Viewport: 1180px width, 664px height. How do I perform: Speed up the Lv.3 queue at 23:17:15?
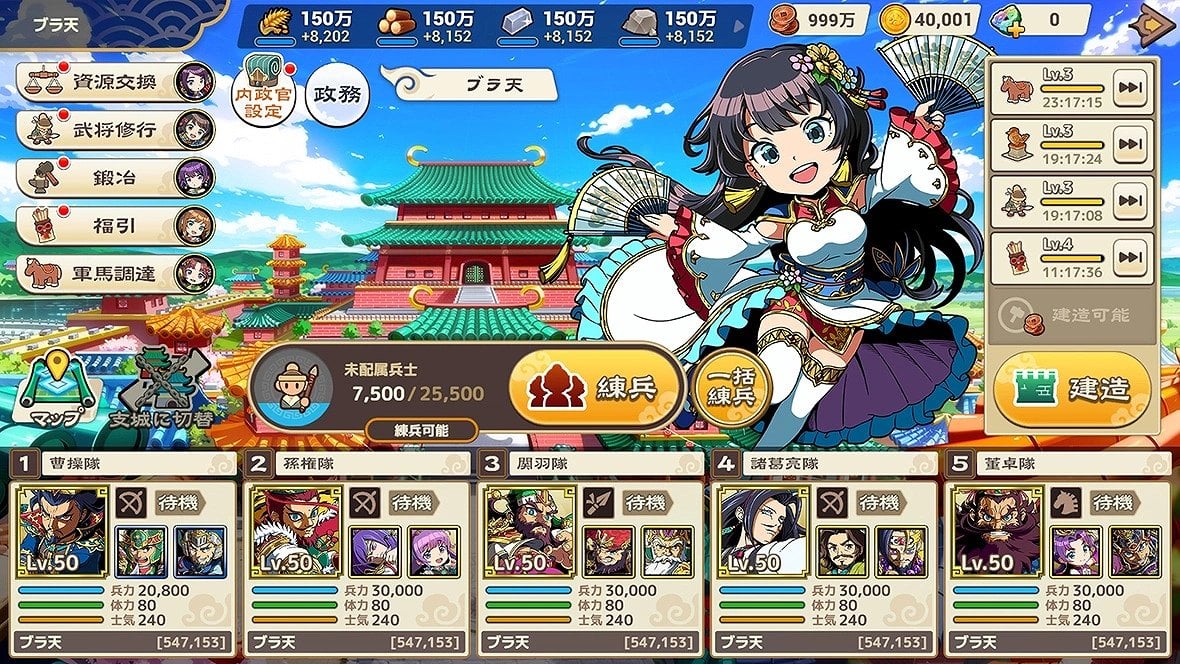click(x=1130, y=89)
